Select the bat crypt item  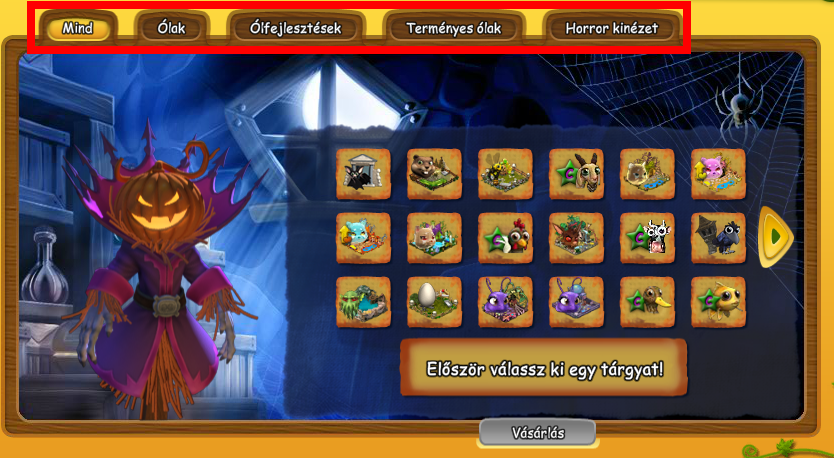tap(363, 174)
